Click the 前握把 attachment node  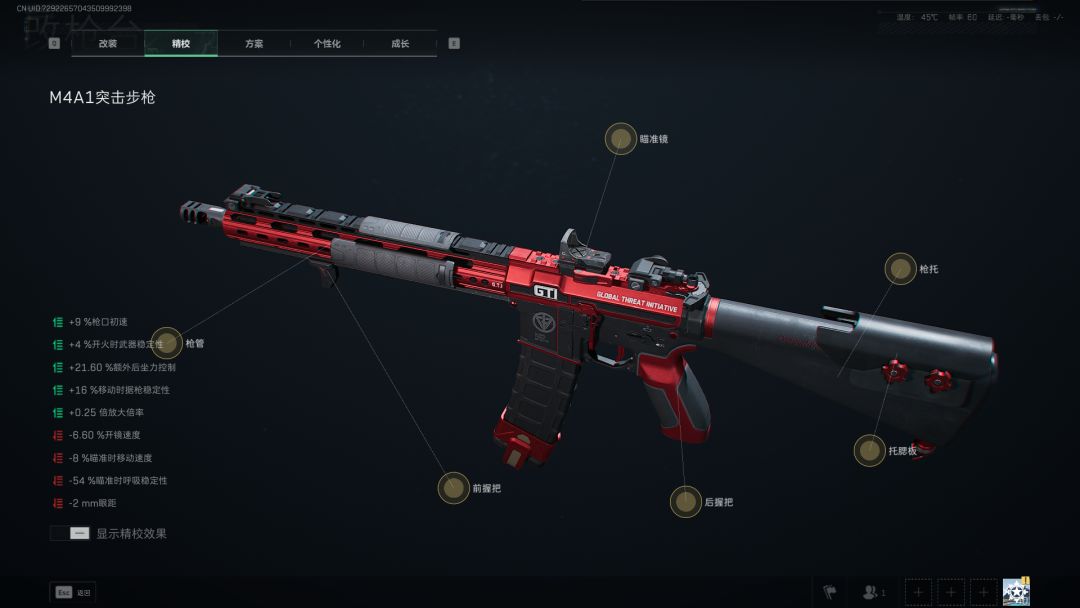coord(454,488)
